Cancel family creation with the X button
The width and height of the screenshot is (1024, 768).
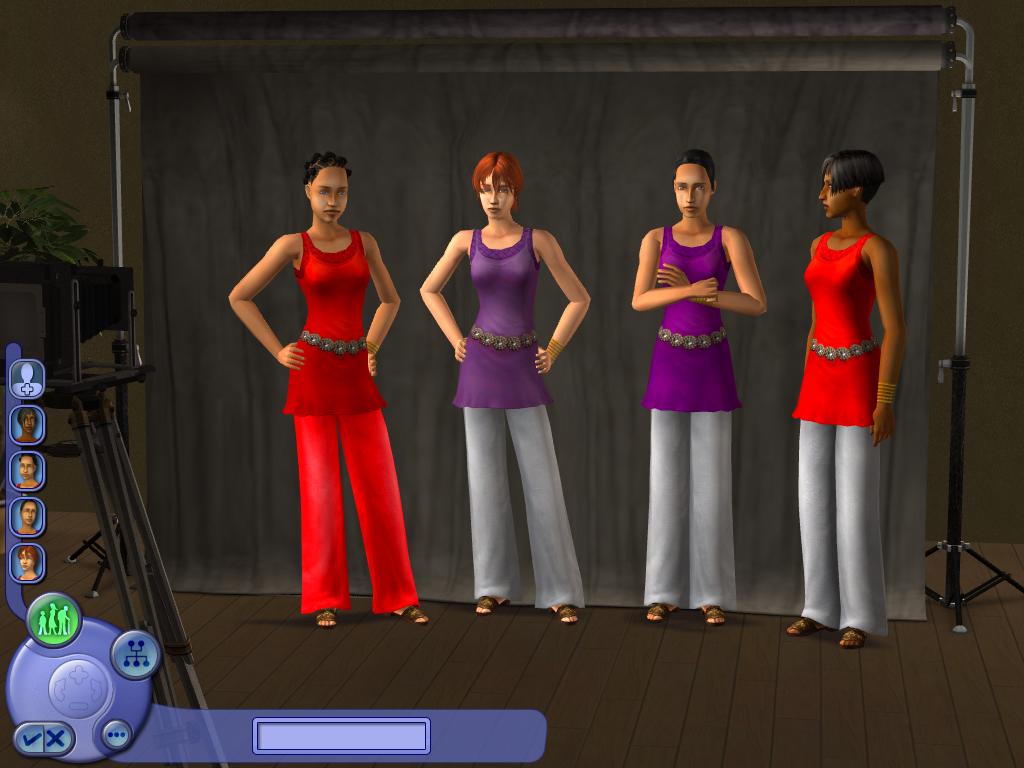56,739
